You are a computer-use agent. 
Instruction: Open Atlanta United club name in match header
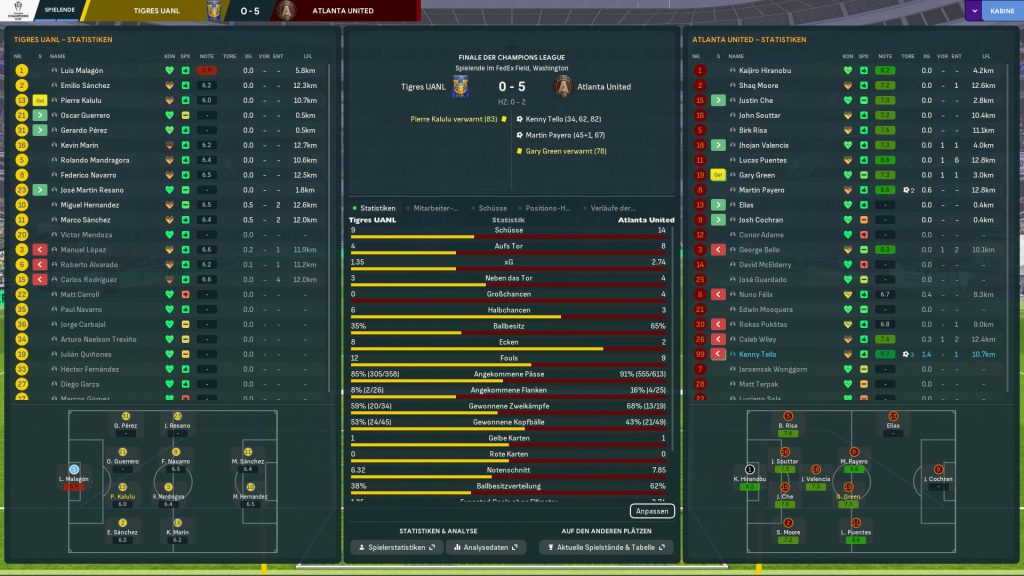[605, 87]
